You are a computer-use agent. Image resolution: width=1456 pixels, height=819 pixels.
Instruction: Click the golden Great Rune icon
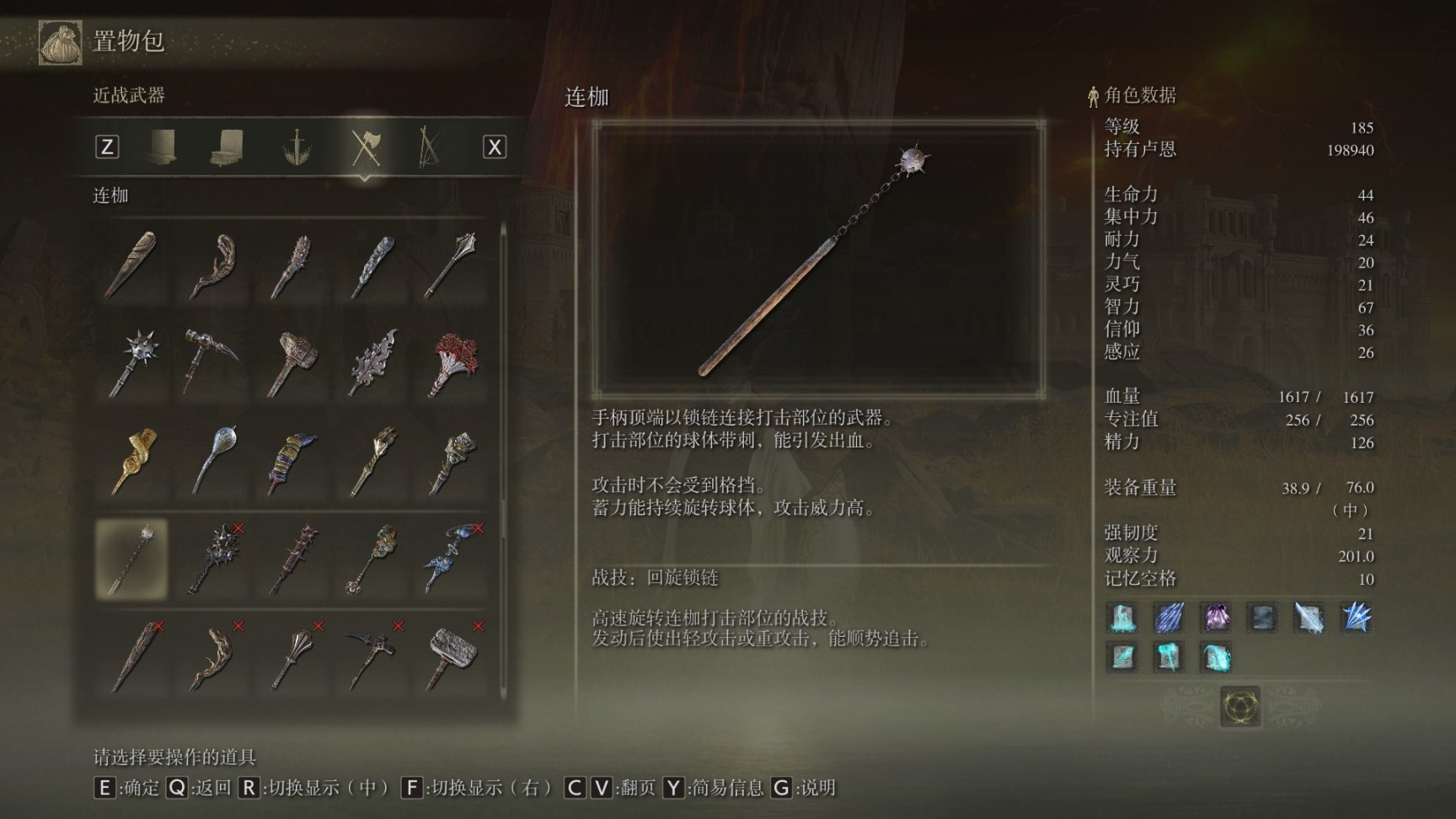1240,705
